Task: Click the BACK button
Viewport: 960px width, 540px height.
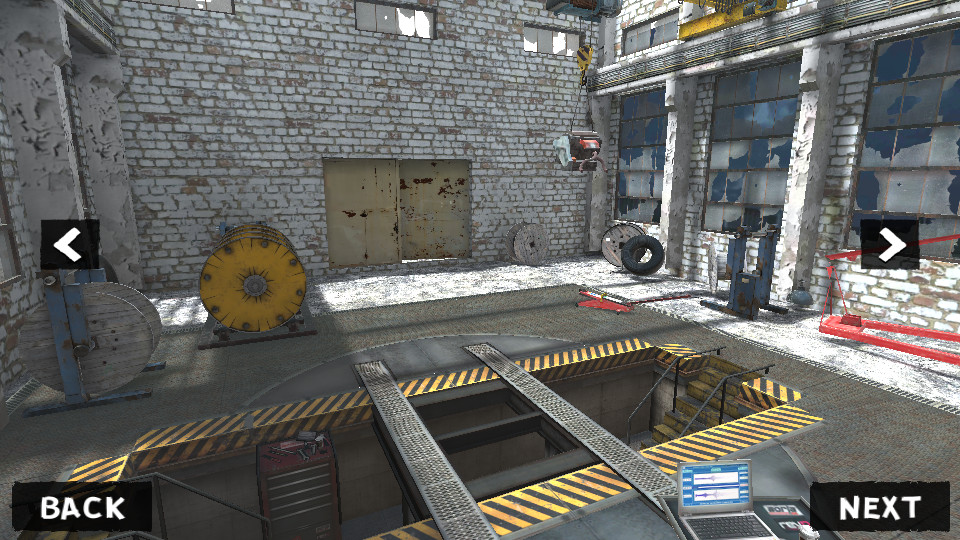Action: (x=82, y=507)
